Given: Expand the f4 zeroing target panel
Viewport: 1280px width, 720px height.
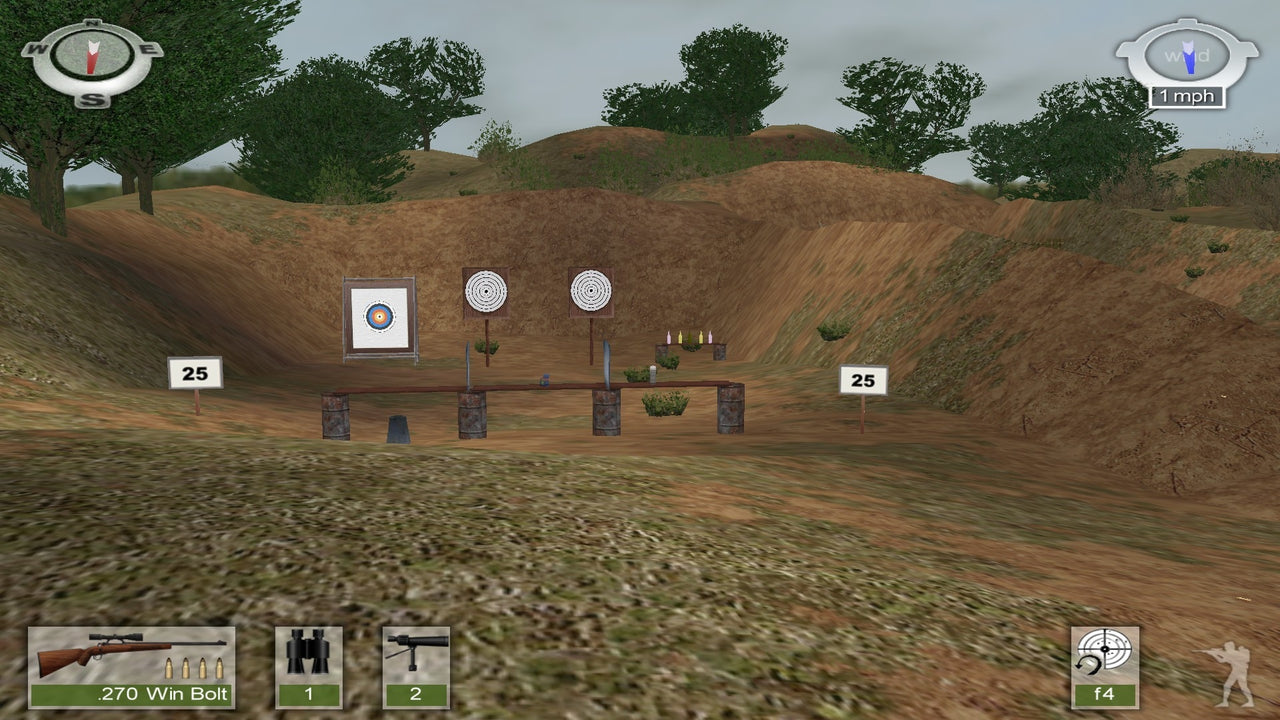Looking at the screenshot, I should [x=1106, y=665].
